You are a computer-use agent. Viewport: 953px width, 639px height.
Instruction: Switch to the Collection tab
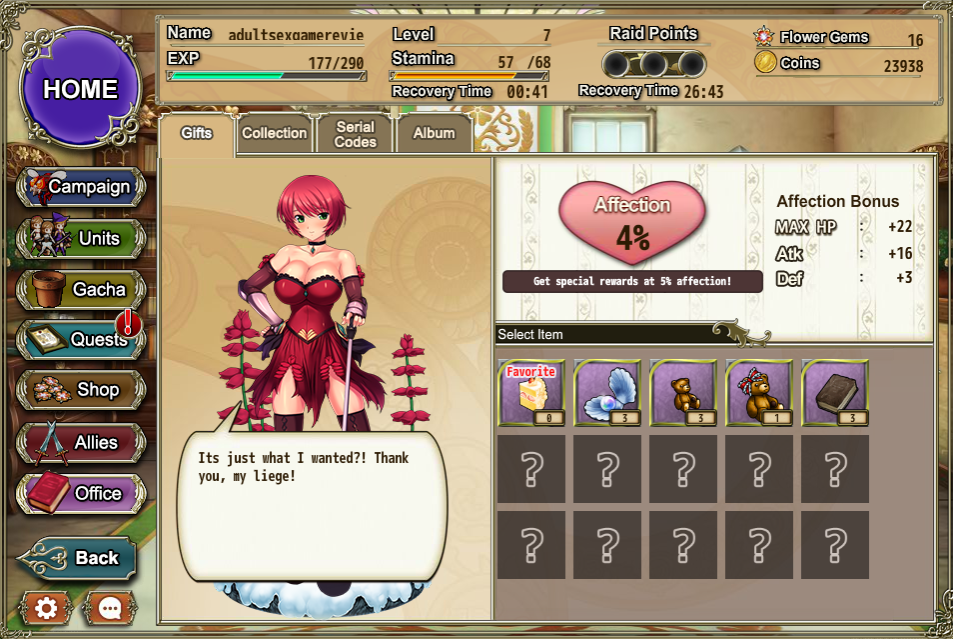coord(274,133)
